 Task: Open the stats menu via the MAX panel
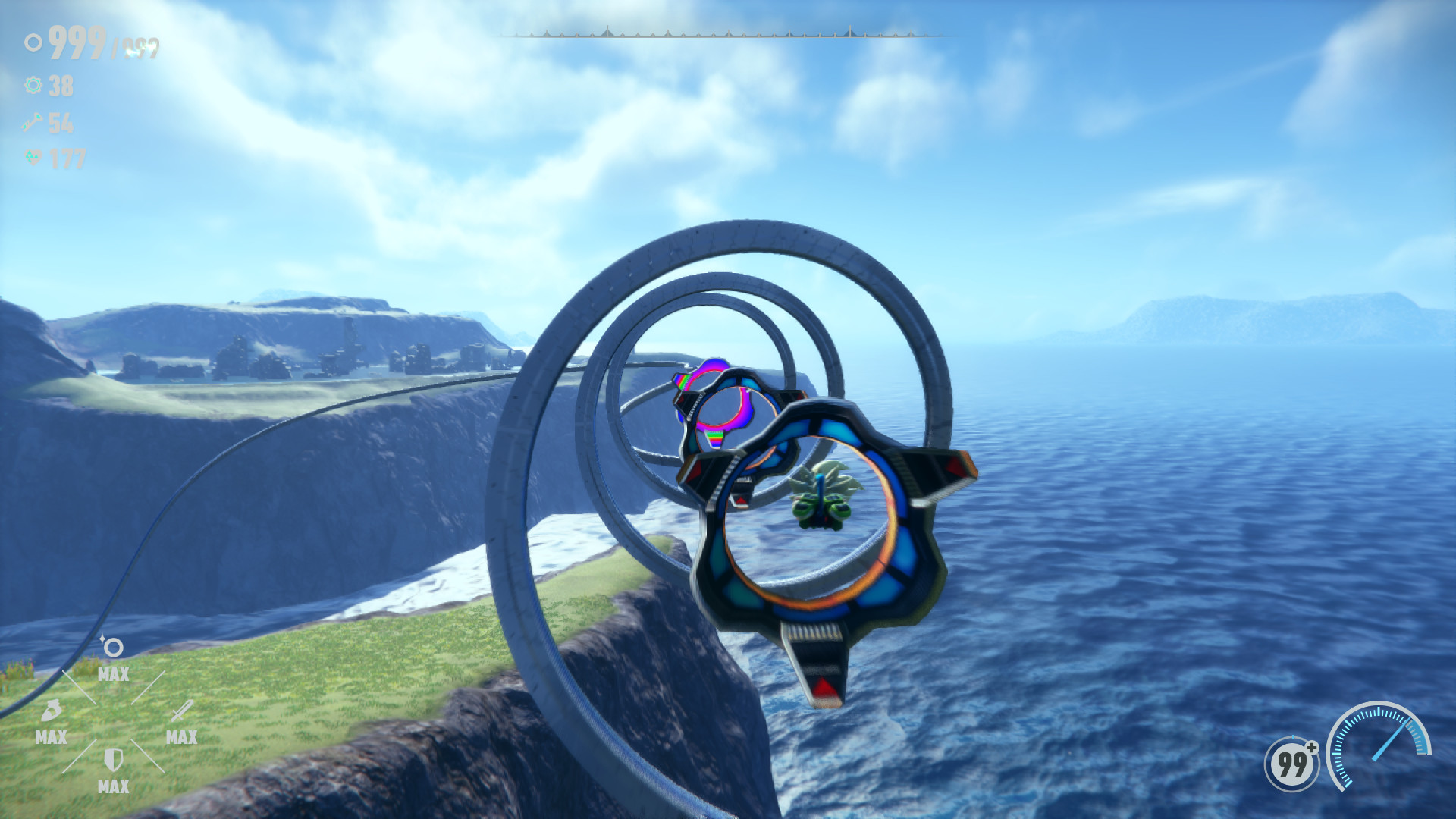tap(114, 673)
